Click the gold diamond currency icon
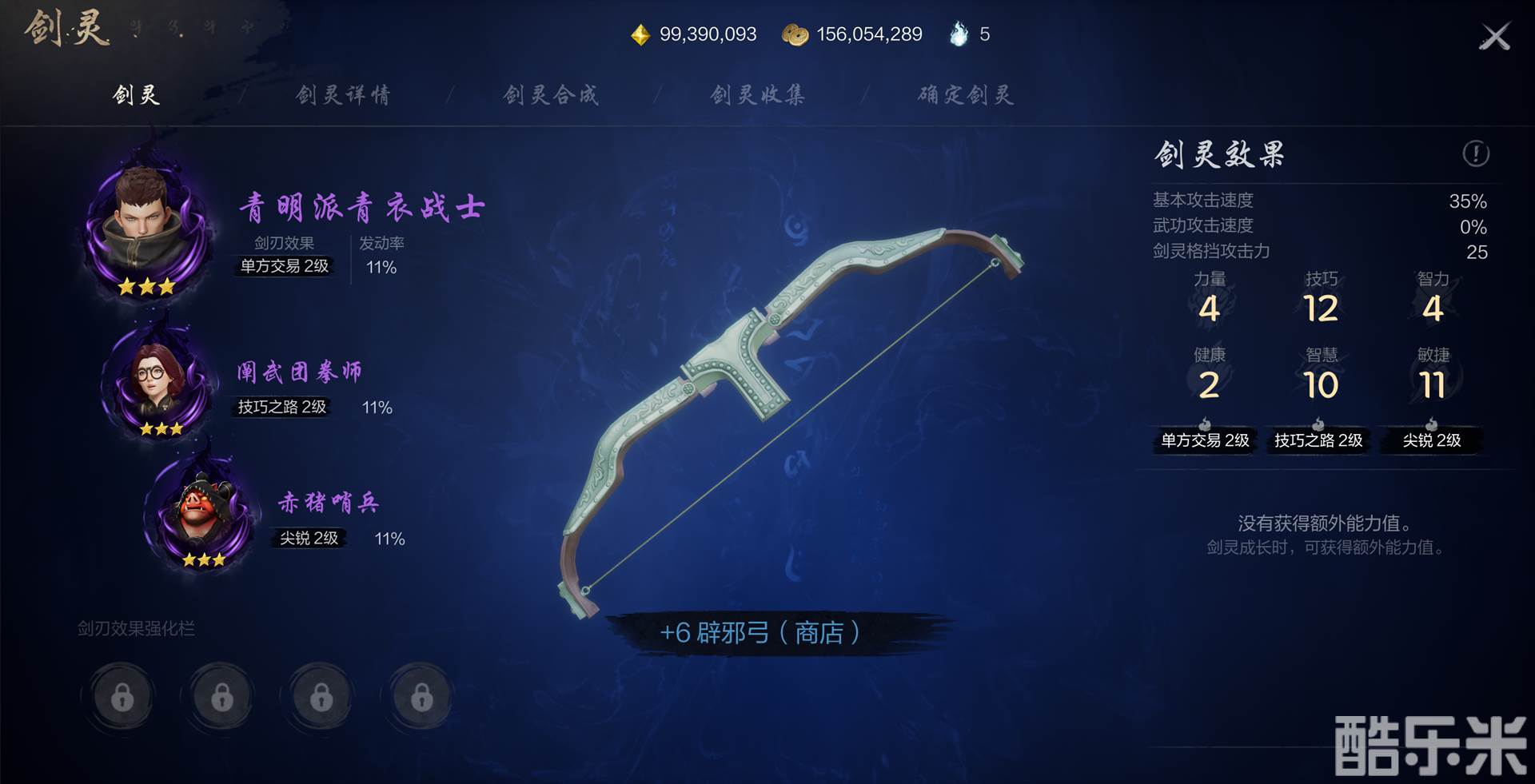This screenshot has width=1535, height=784. (x=640, y=34)
